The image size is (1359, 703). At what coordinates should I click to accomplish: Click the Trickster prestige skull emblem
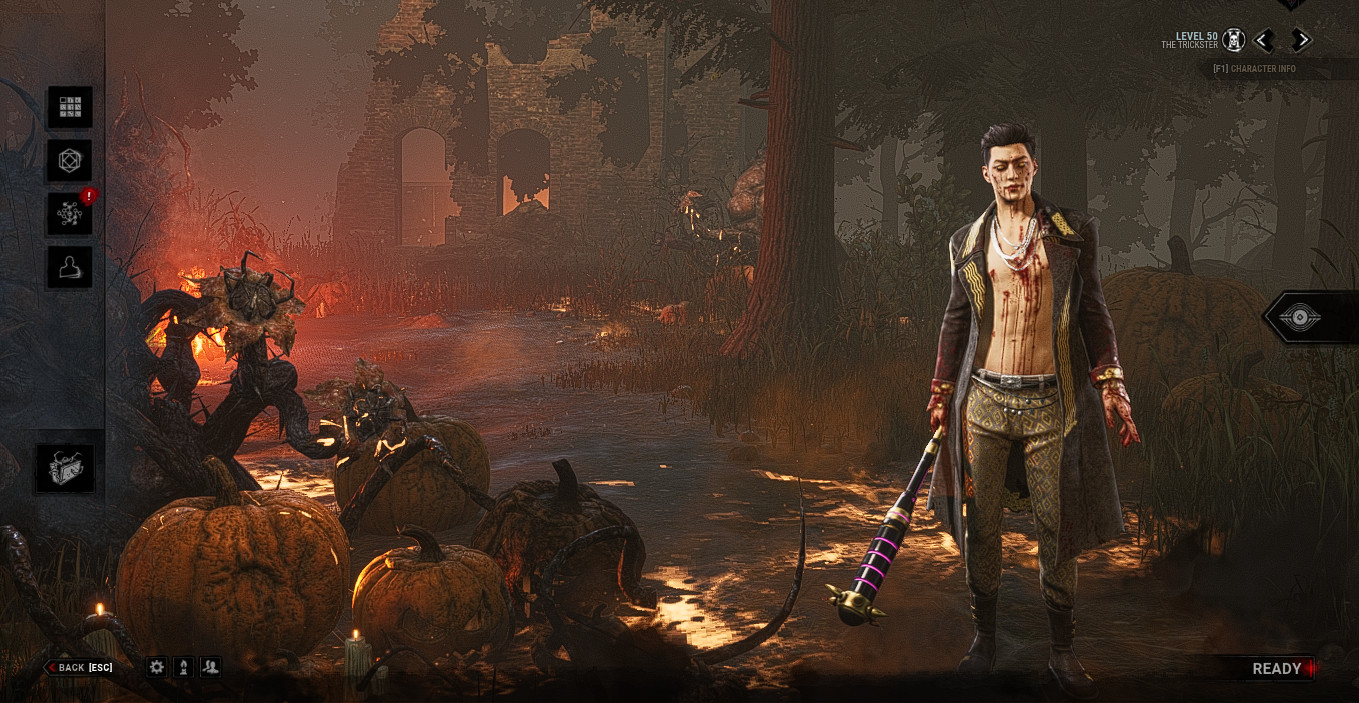(x=1234, y=40)
